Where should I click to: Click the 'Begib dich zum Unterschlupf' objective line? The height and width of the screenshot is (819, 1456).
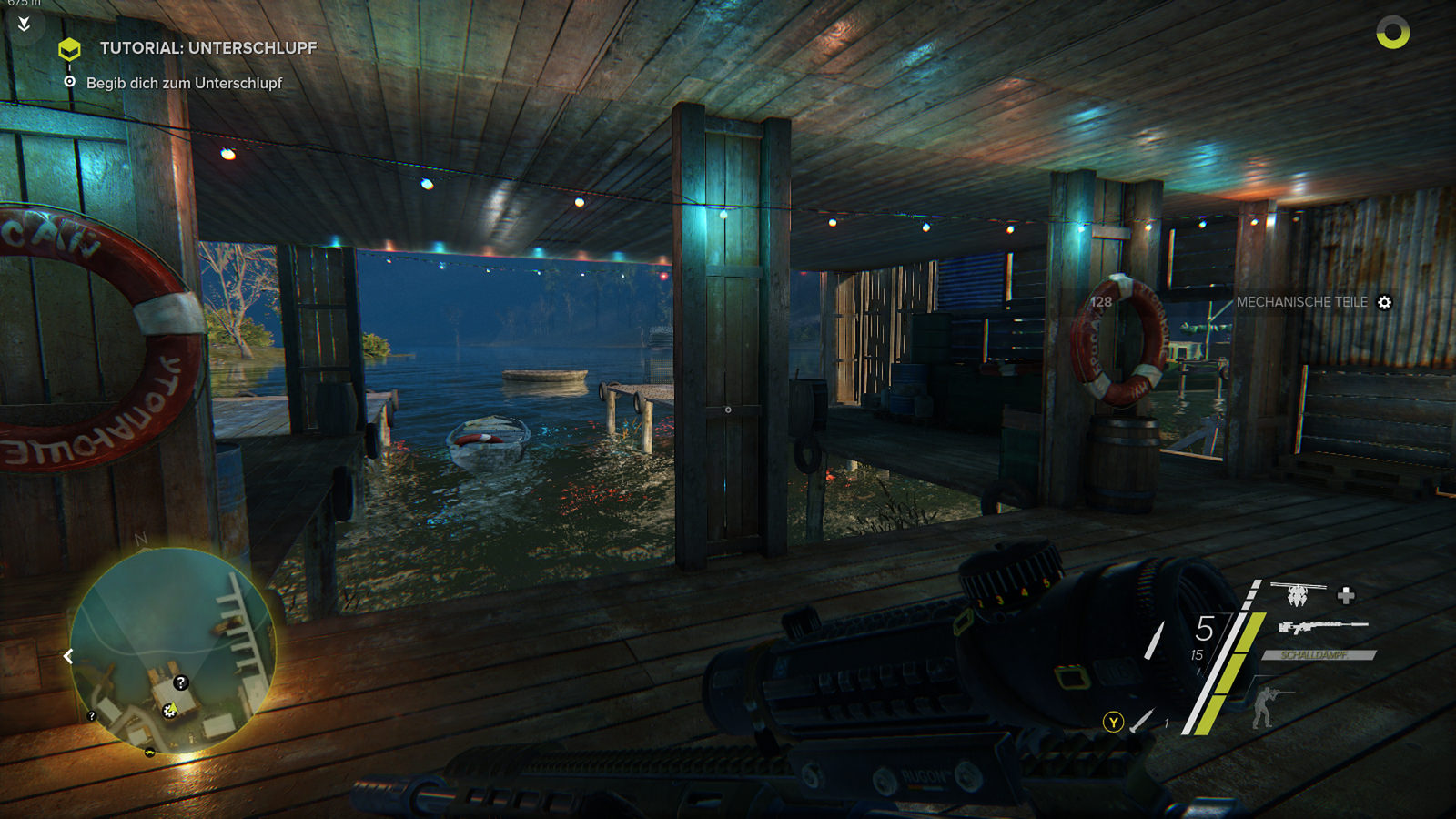point(184,83)
